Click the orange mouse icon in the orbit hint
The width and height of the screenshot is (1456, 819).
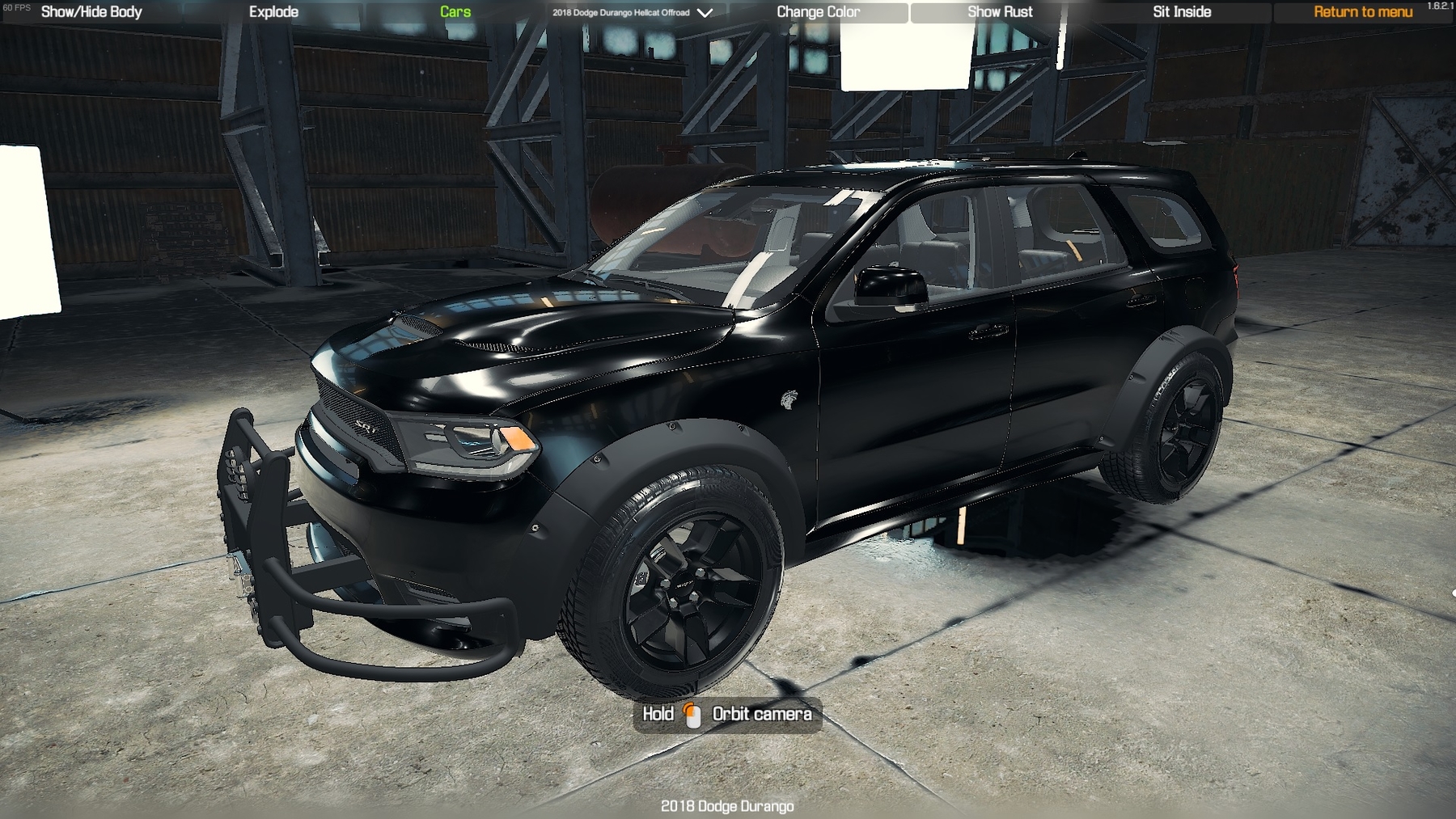[692, 714]
